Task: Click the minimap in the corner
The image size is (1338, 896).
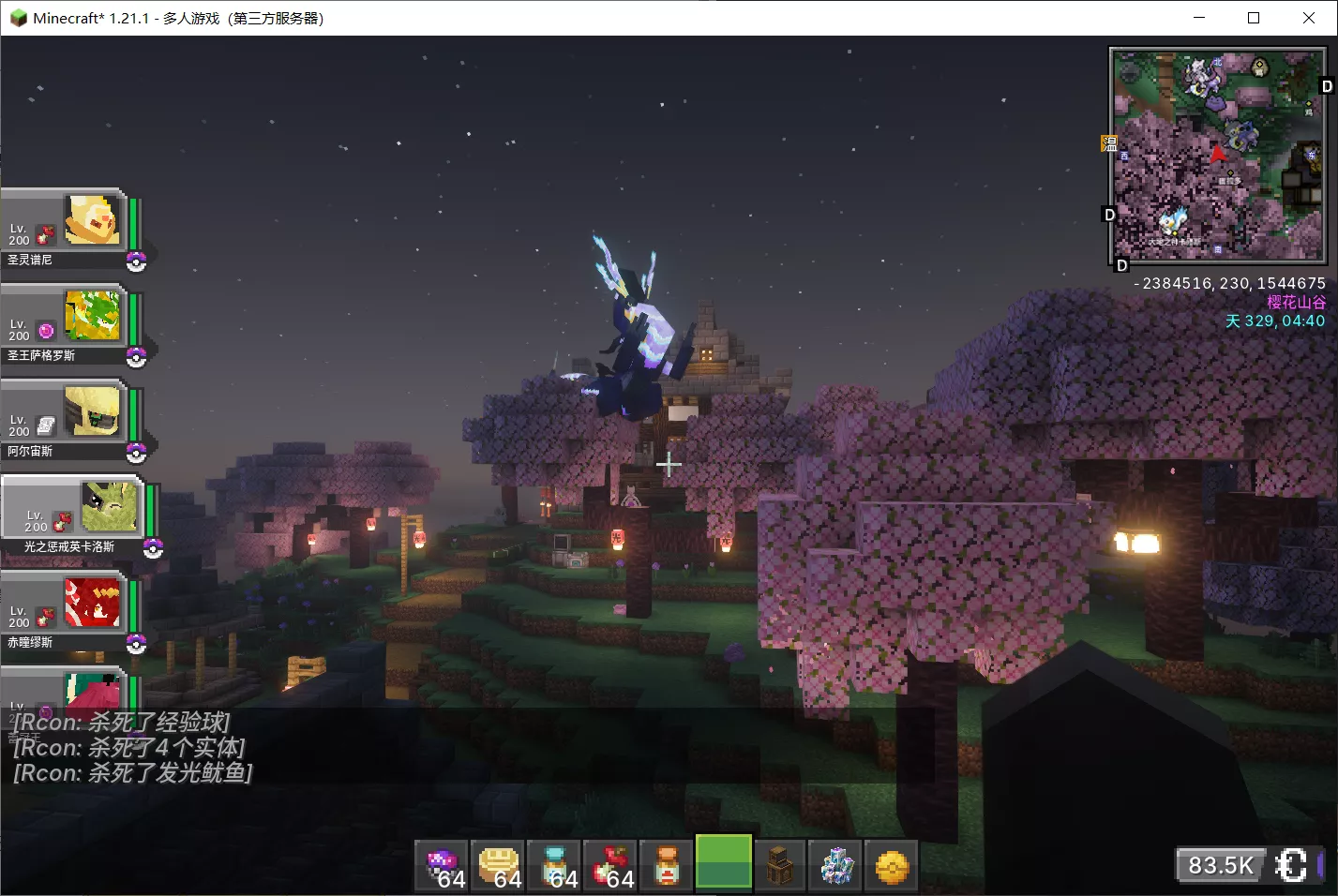Action: [x=1217, y=156]
